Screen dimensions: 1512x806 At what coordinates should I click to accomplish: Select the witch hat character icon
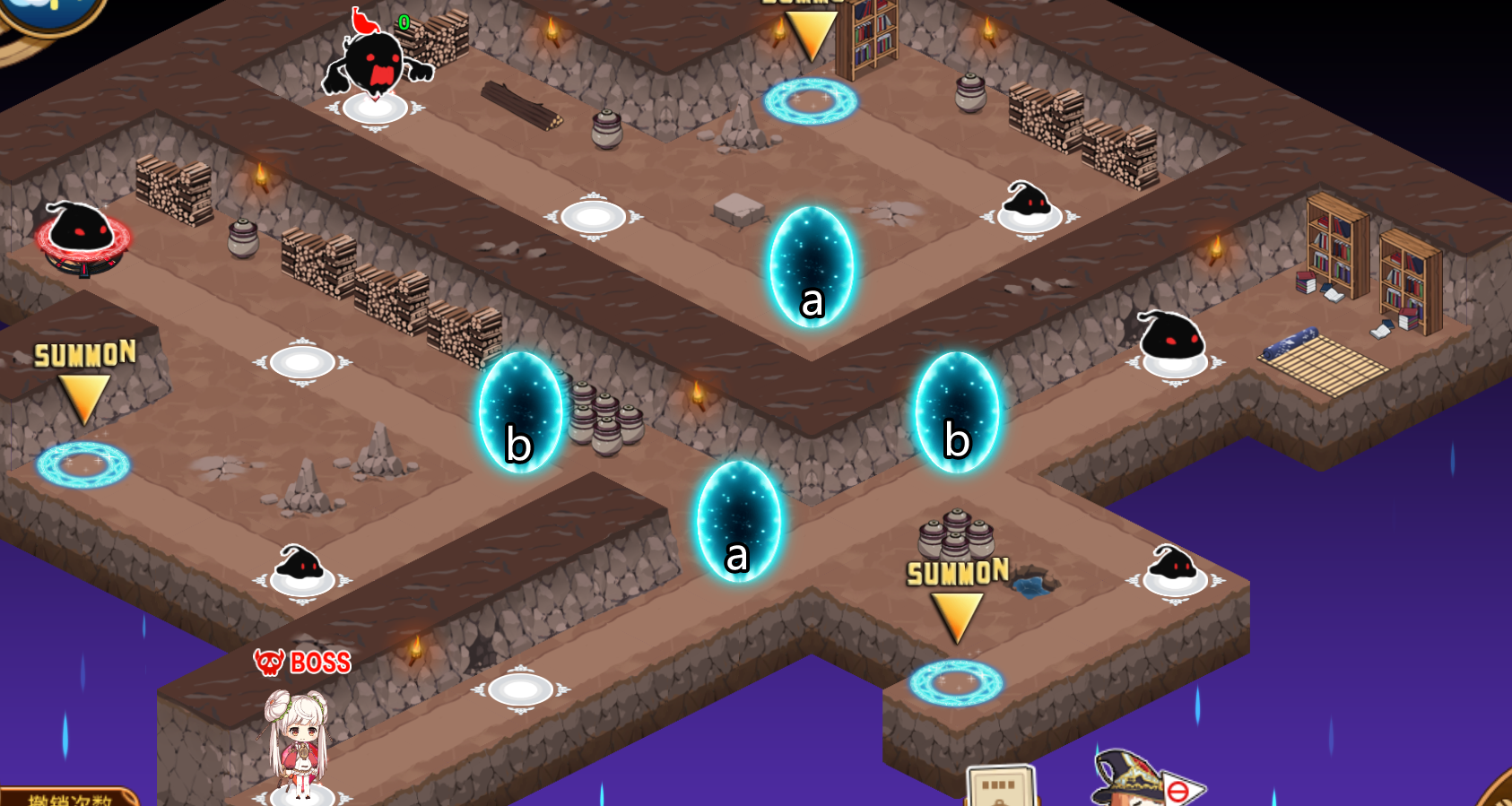tap(1128, 777)
